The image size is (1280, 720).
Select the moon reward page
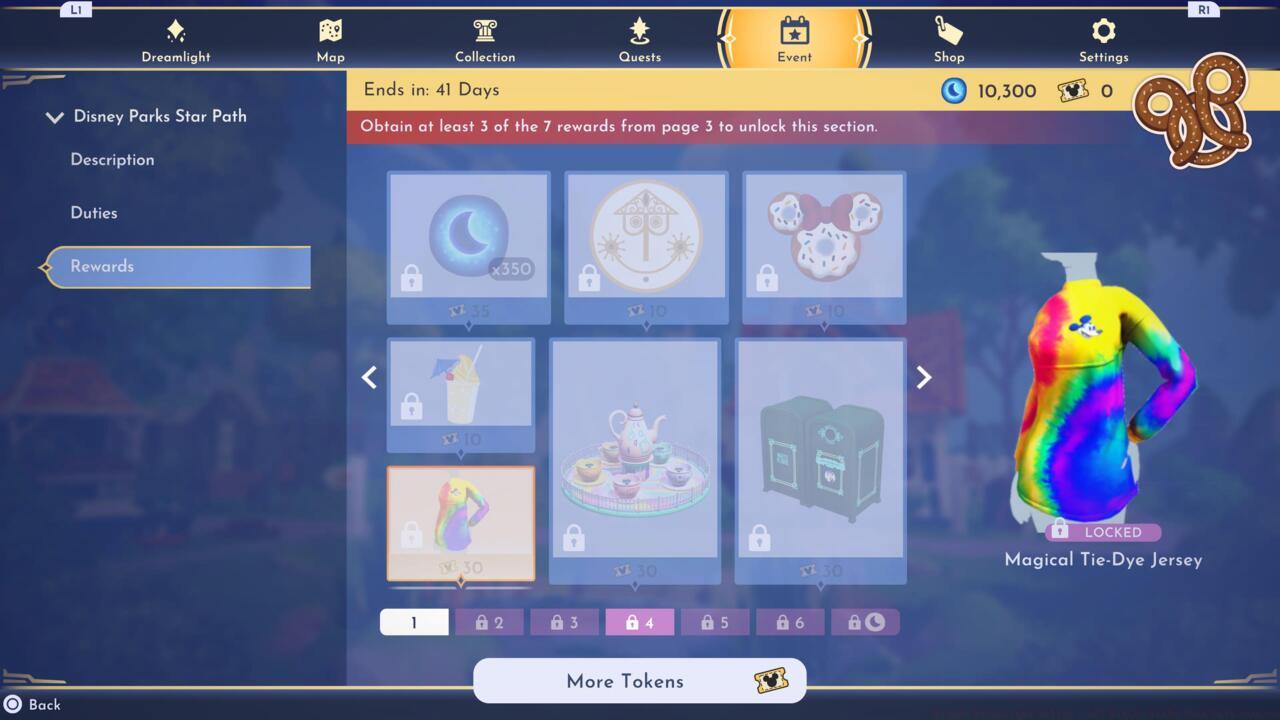(866, 622)
